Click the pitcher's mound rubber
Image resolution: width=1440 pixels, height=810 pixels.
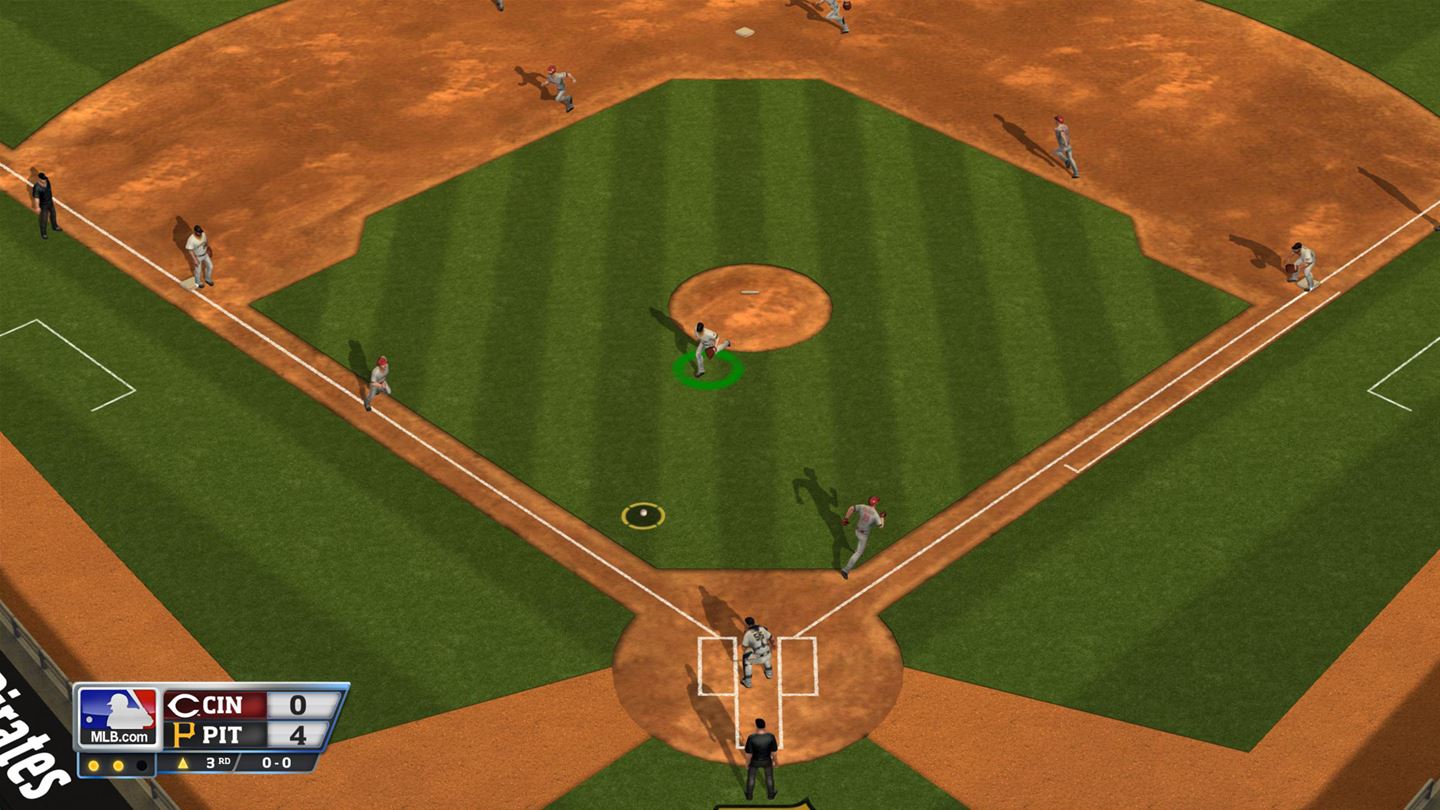click(750, 290)
